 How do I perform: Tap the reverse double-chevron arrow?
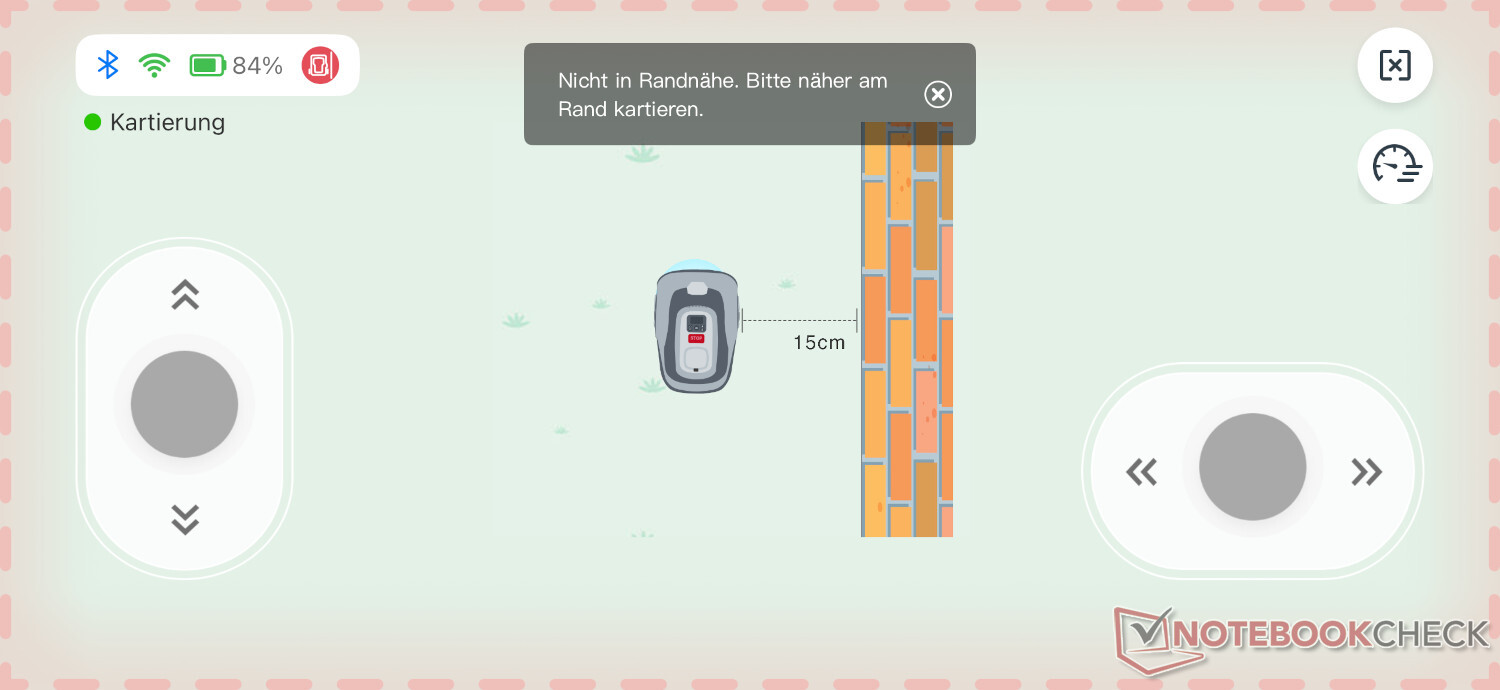point(185,519)
